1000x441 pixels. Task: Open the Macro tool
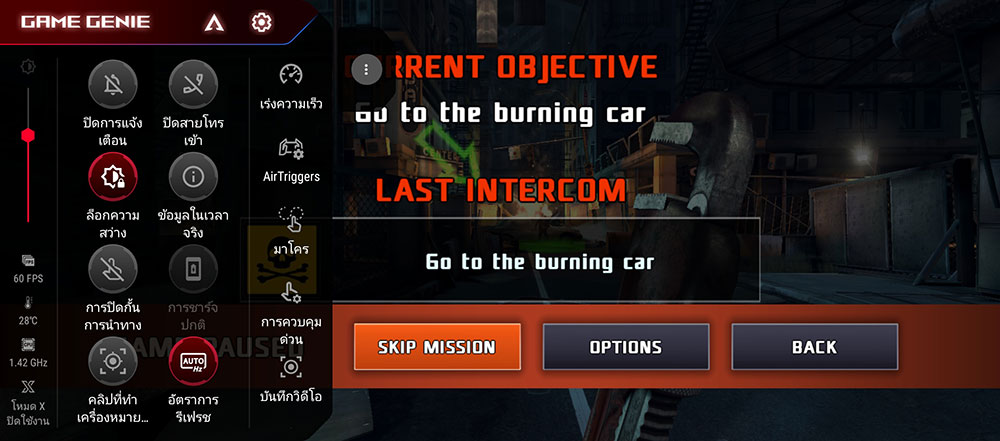[291, 220]
